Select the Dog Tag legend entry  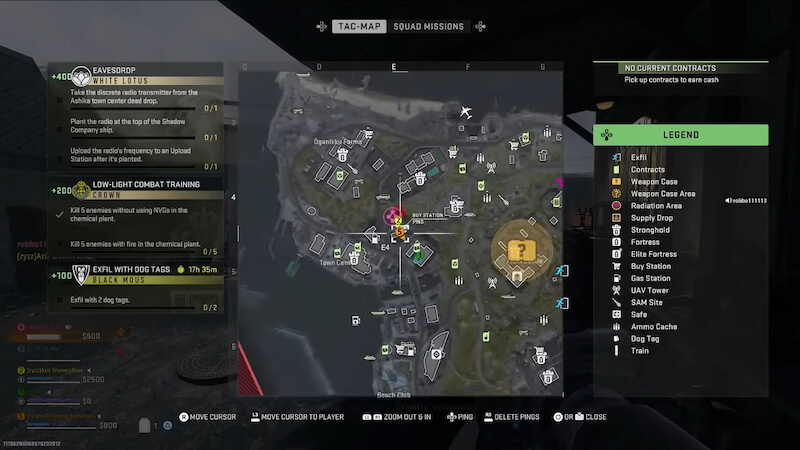[645, 338]
